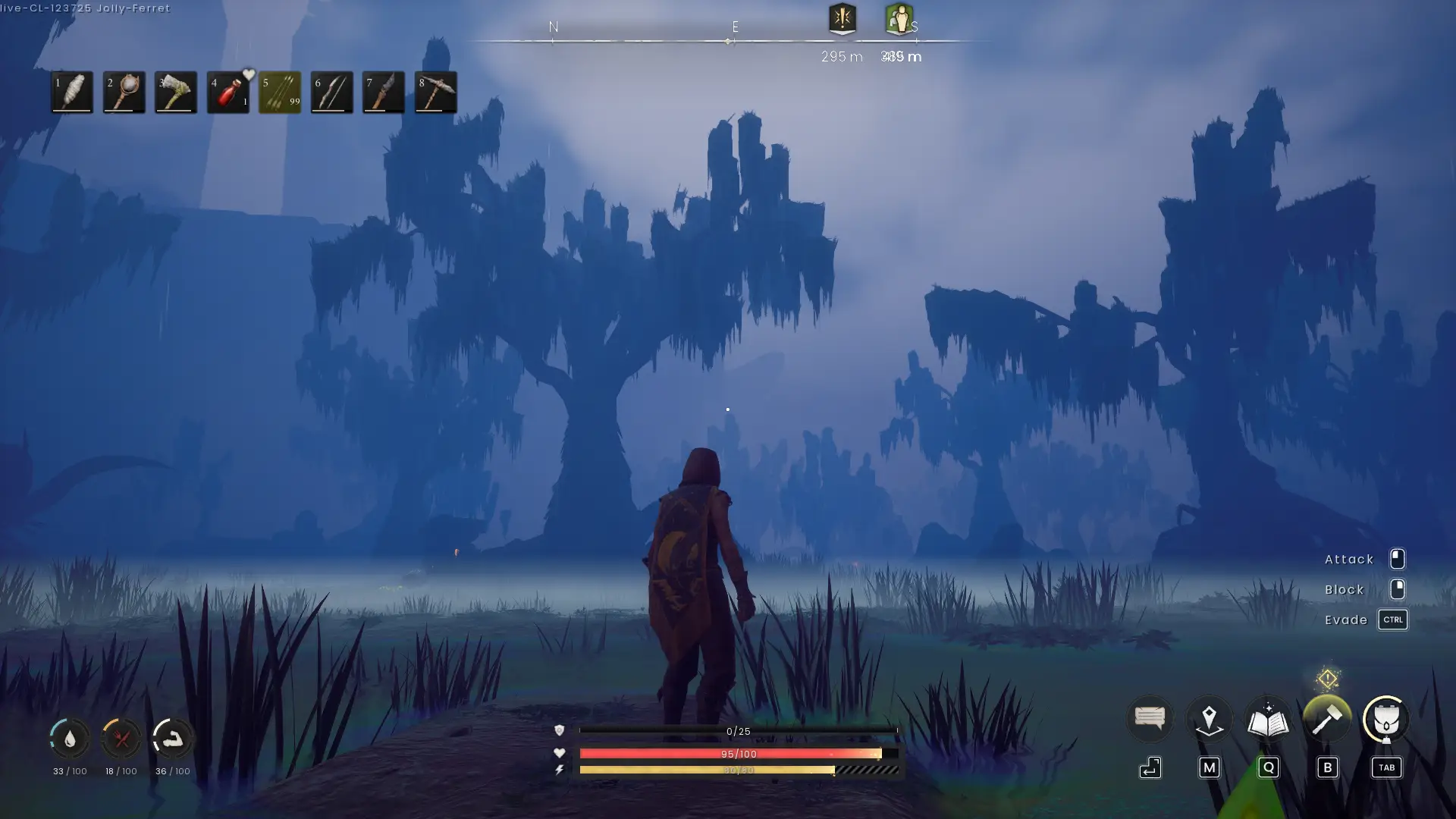
Task: Equip the spear from hotbar slot 7
Action: pos(383,92)
